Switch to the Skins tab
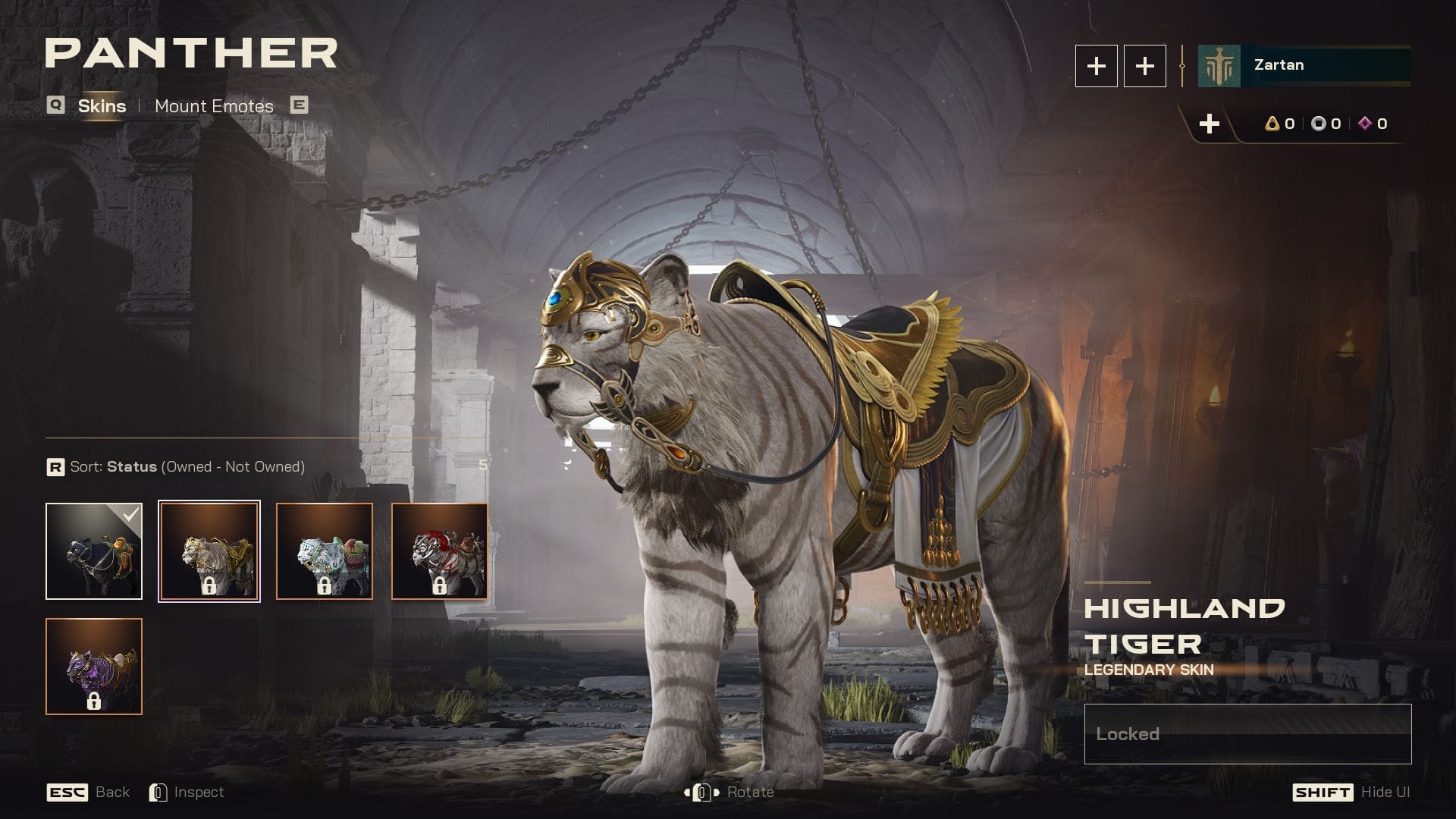 click(x=102, y=106)
